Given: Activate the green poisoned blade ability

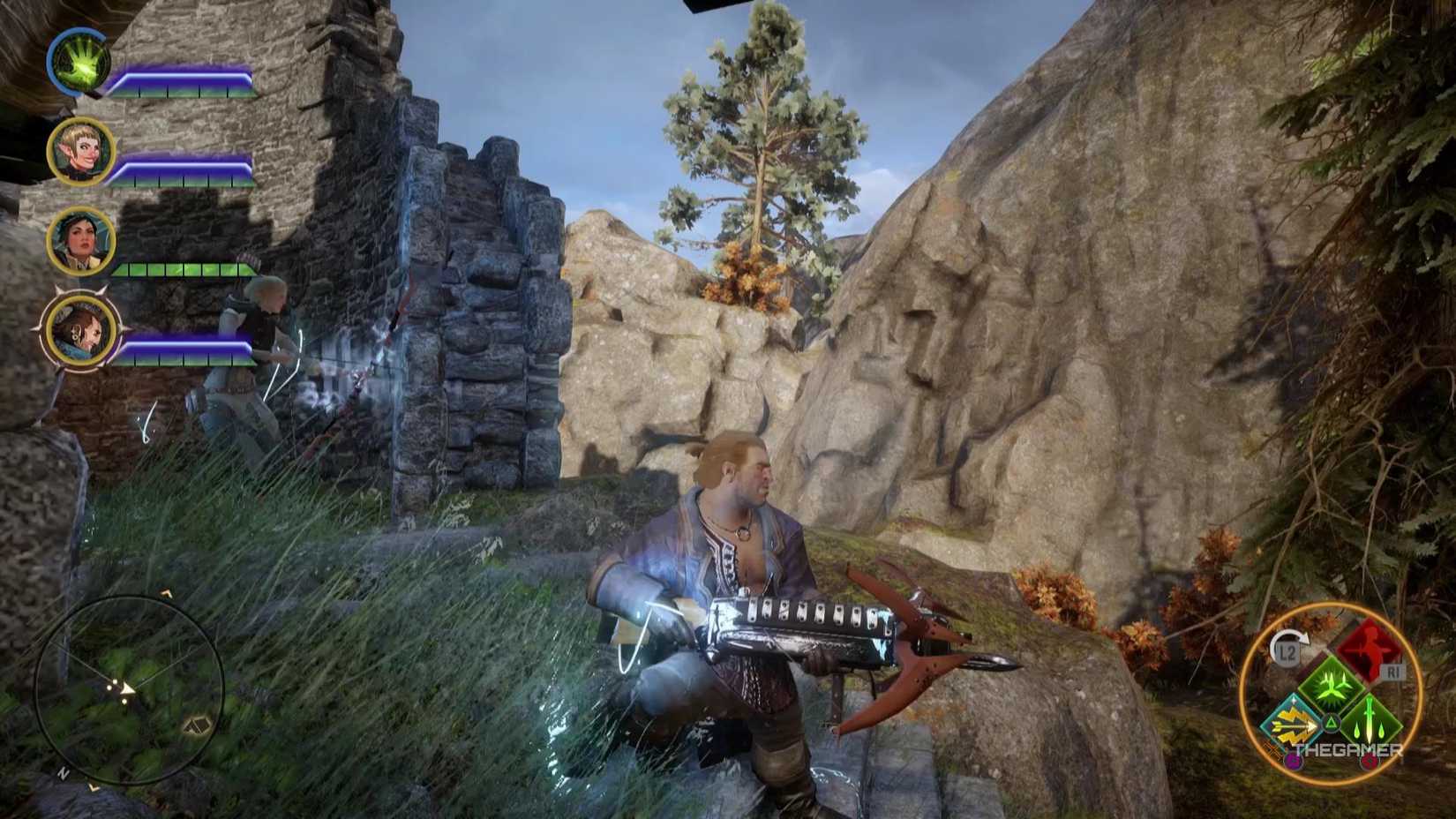Looking at the screenshot, I should coord(1369,722).
